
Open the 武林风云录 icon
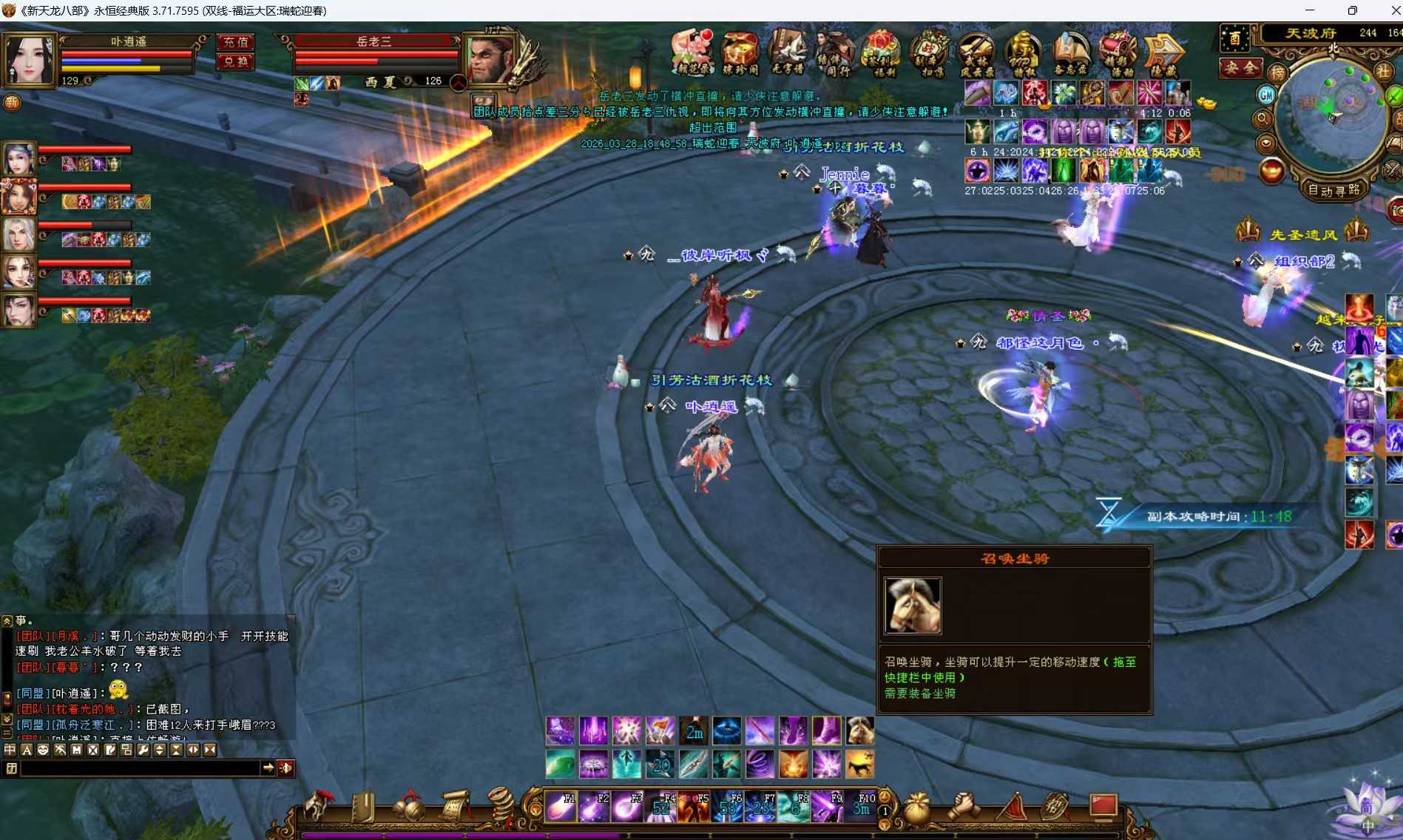click(x=976, y=53)
